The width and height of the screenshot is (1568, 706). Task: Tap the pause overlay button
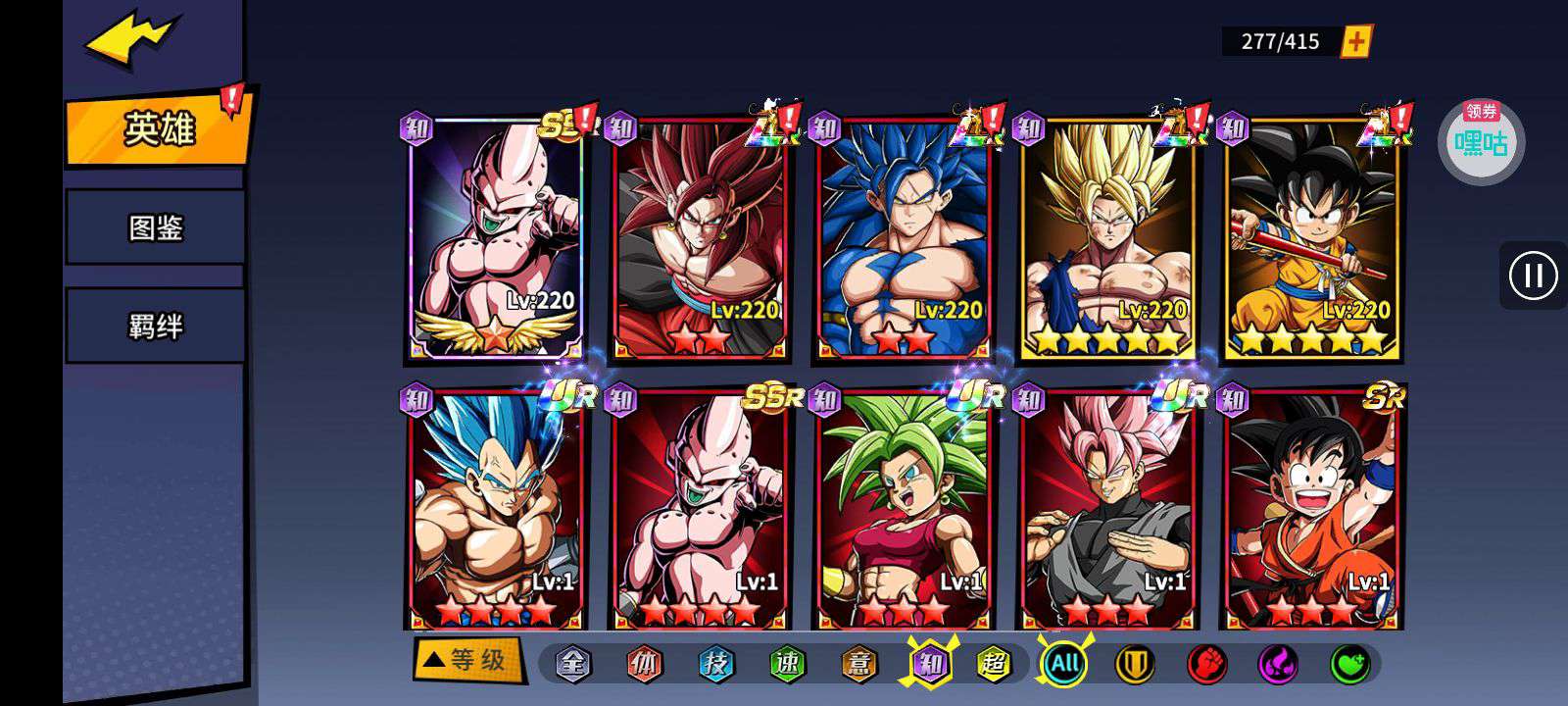pyautogui.click(x=1533, y=276)
